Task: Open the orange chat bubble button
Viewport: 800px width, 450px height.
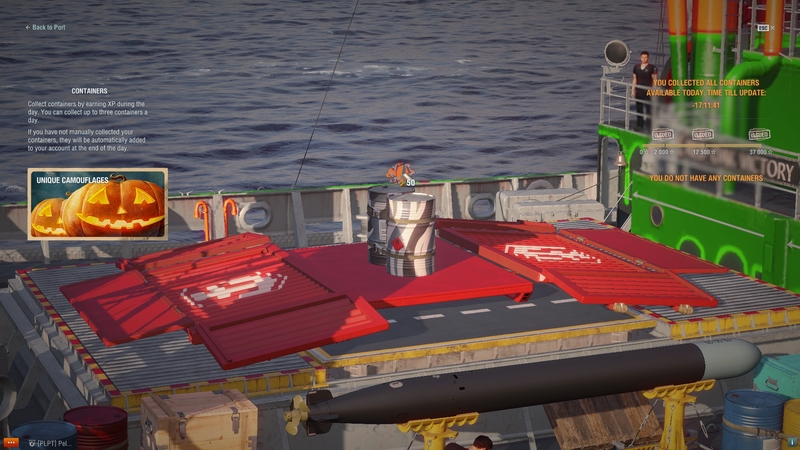Action: click(x=11, y=441)
